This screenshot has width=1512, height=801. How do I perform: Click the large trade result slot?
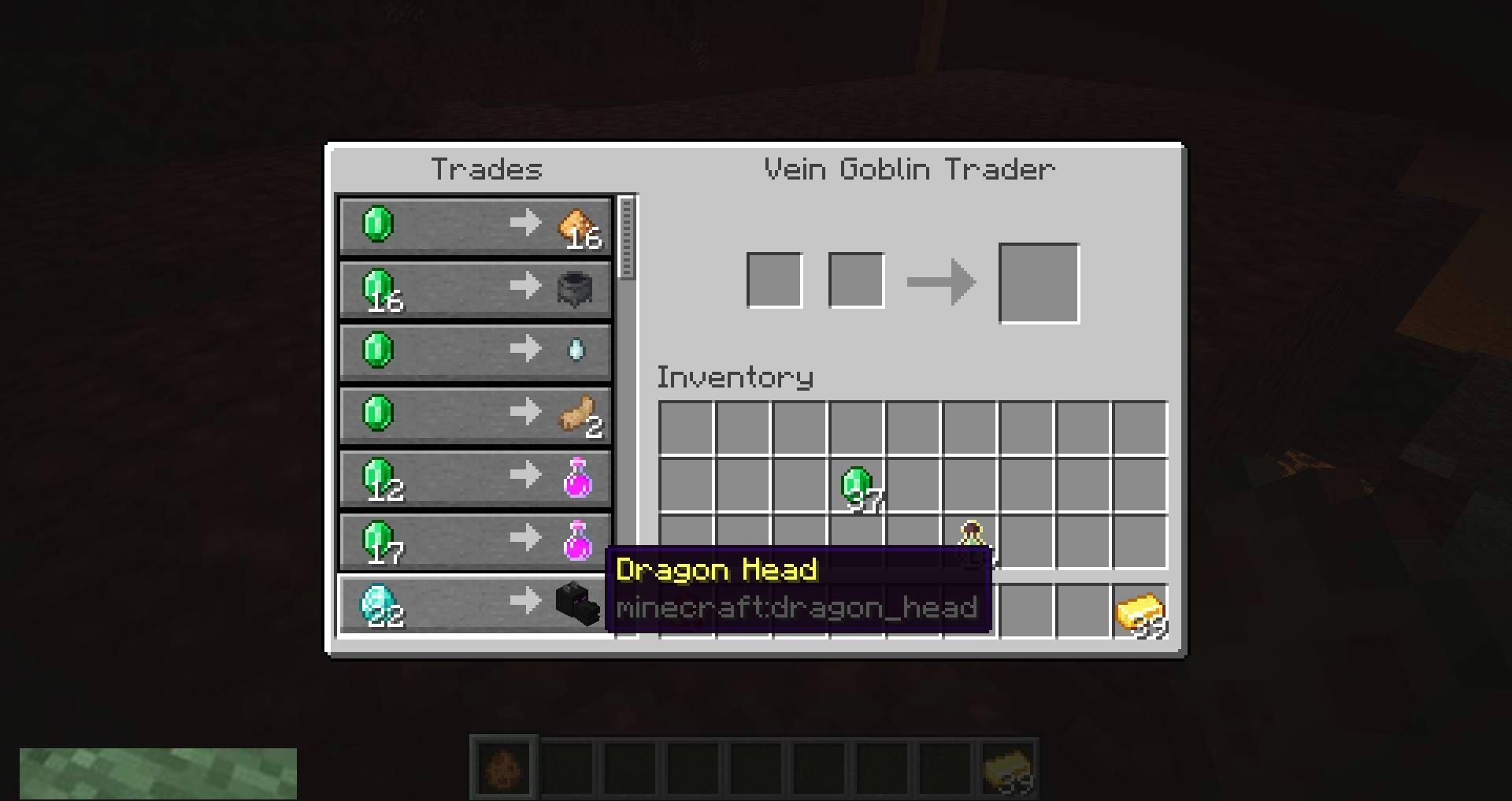coord(1039,283)
